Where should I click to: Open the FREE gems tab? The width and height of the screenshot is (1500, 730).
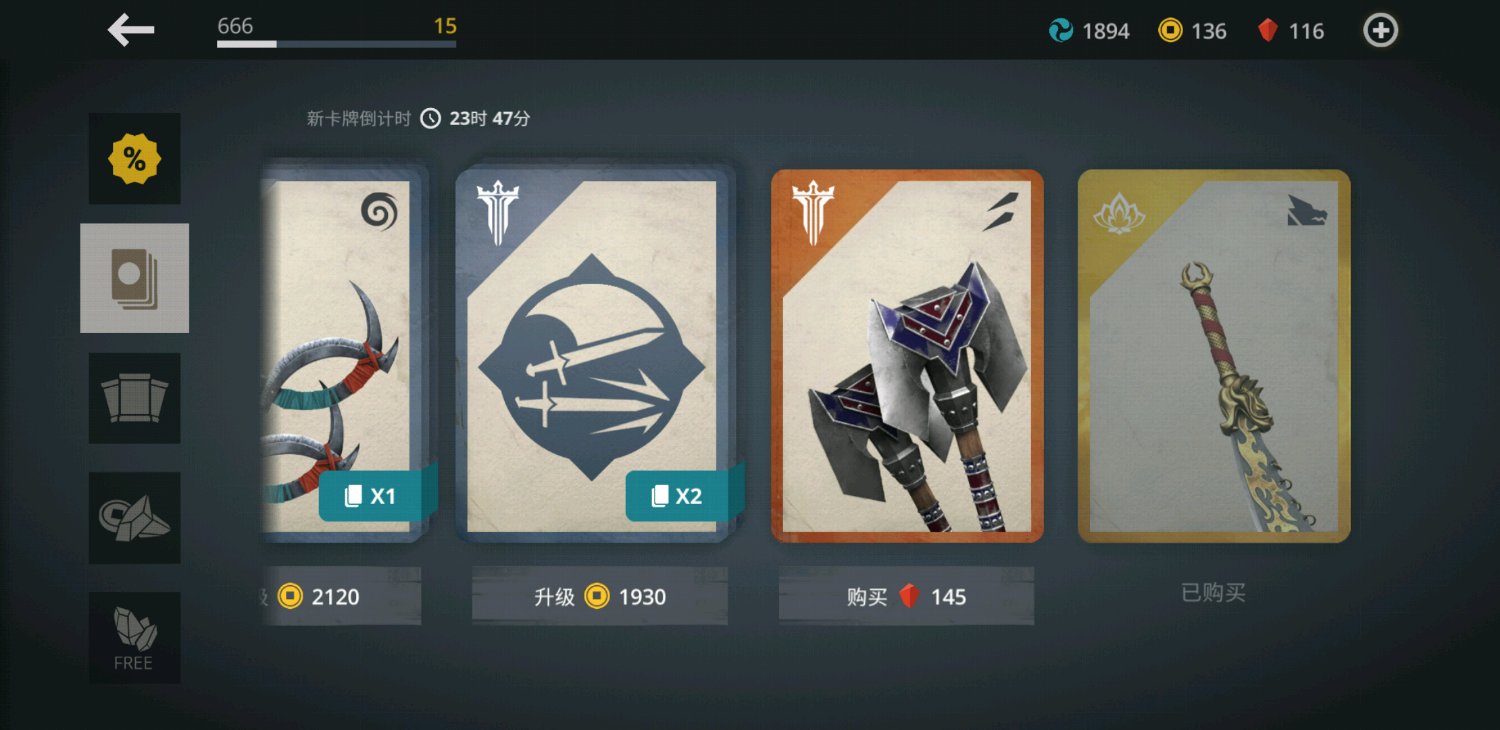tap(135, 637)
